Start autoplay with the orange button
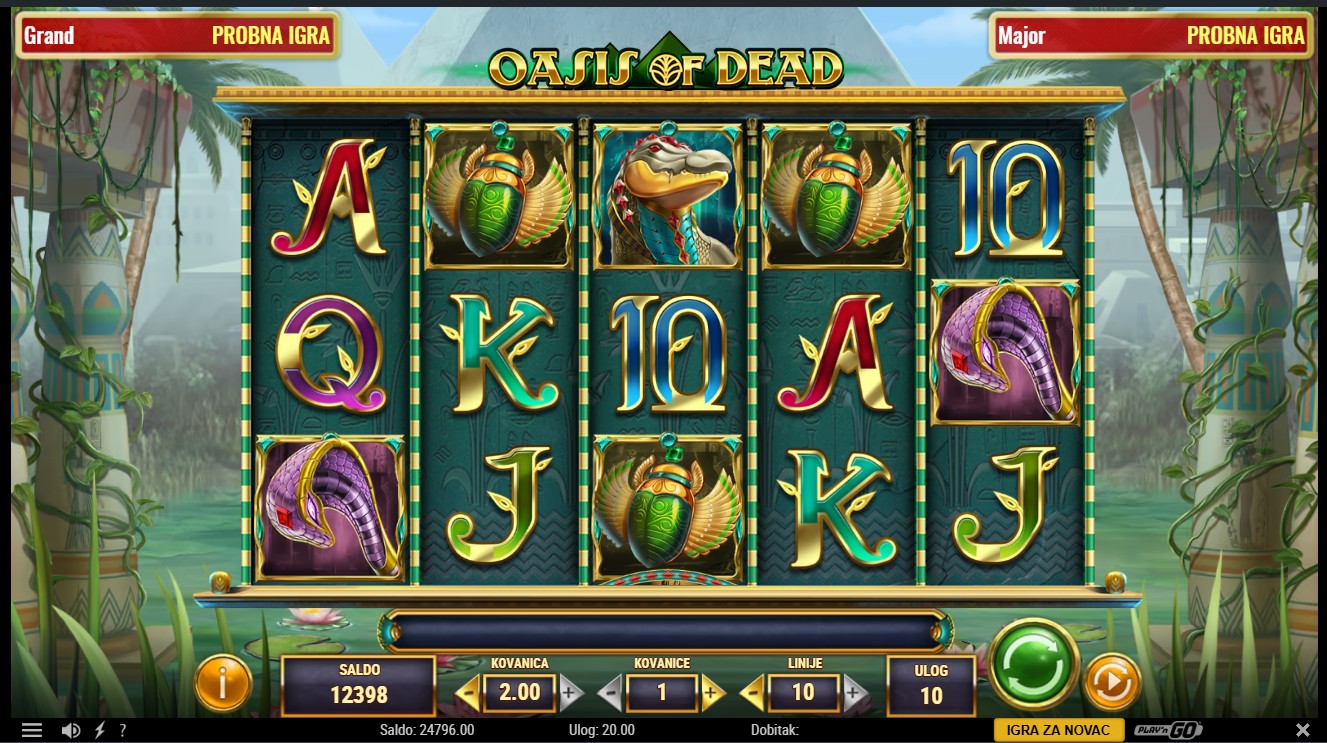This screenshot has width=1327, height=743. click(x=1112, y=682)
